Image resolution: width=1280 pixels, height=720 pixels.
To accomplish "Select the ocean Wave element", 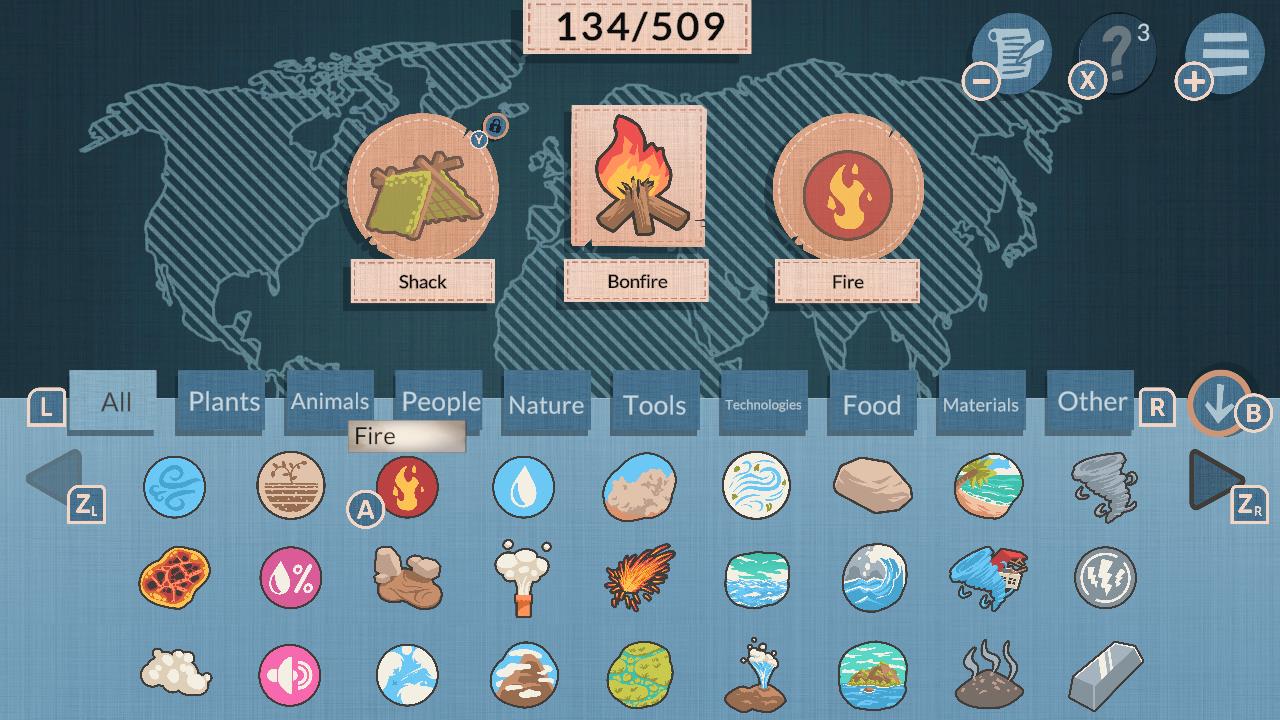I will click(873, 578).
